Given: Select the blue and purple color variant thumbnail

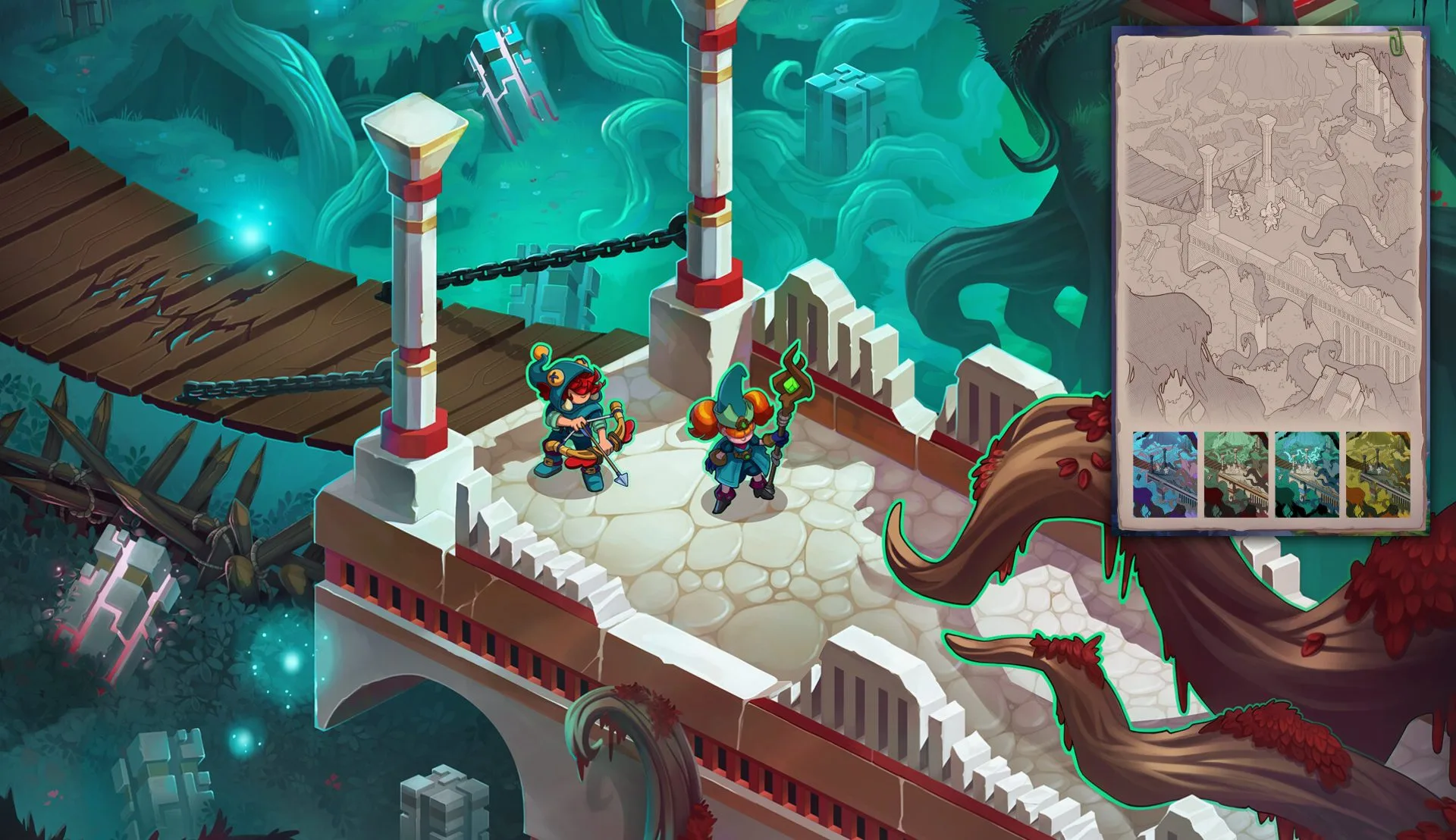Looking at the screenshot, I should click(1165, 475).
